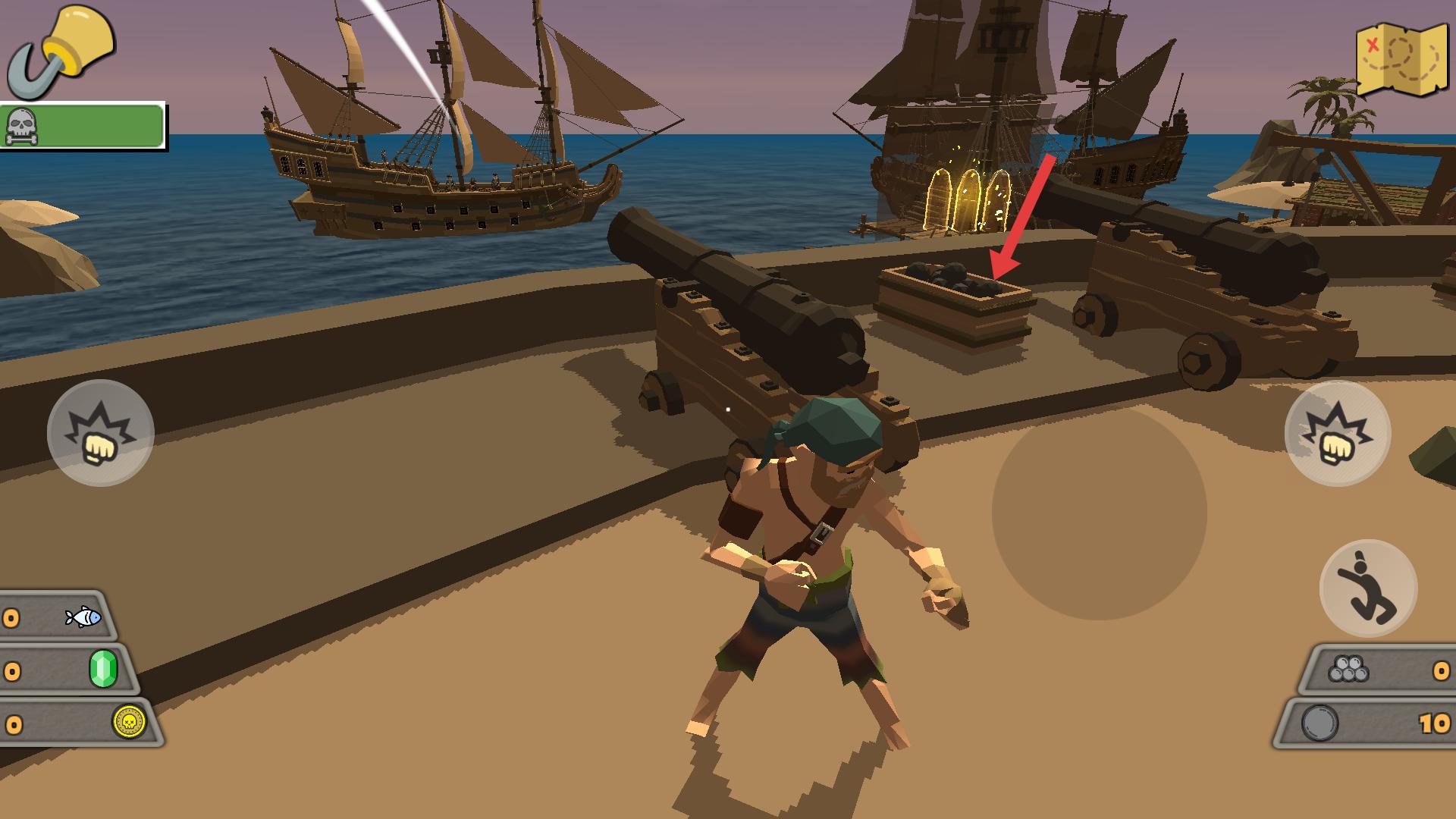Screen dimensions: 1456x819
Task: Attack using the right fist button
Action: [x=1337, y=433]
